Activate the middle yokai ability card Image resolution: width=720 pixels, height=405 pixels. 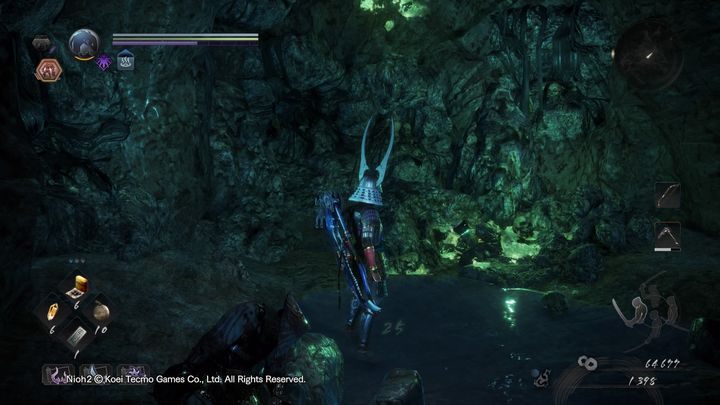92,375
